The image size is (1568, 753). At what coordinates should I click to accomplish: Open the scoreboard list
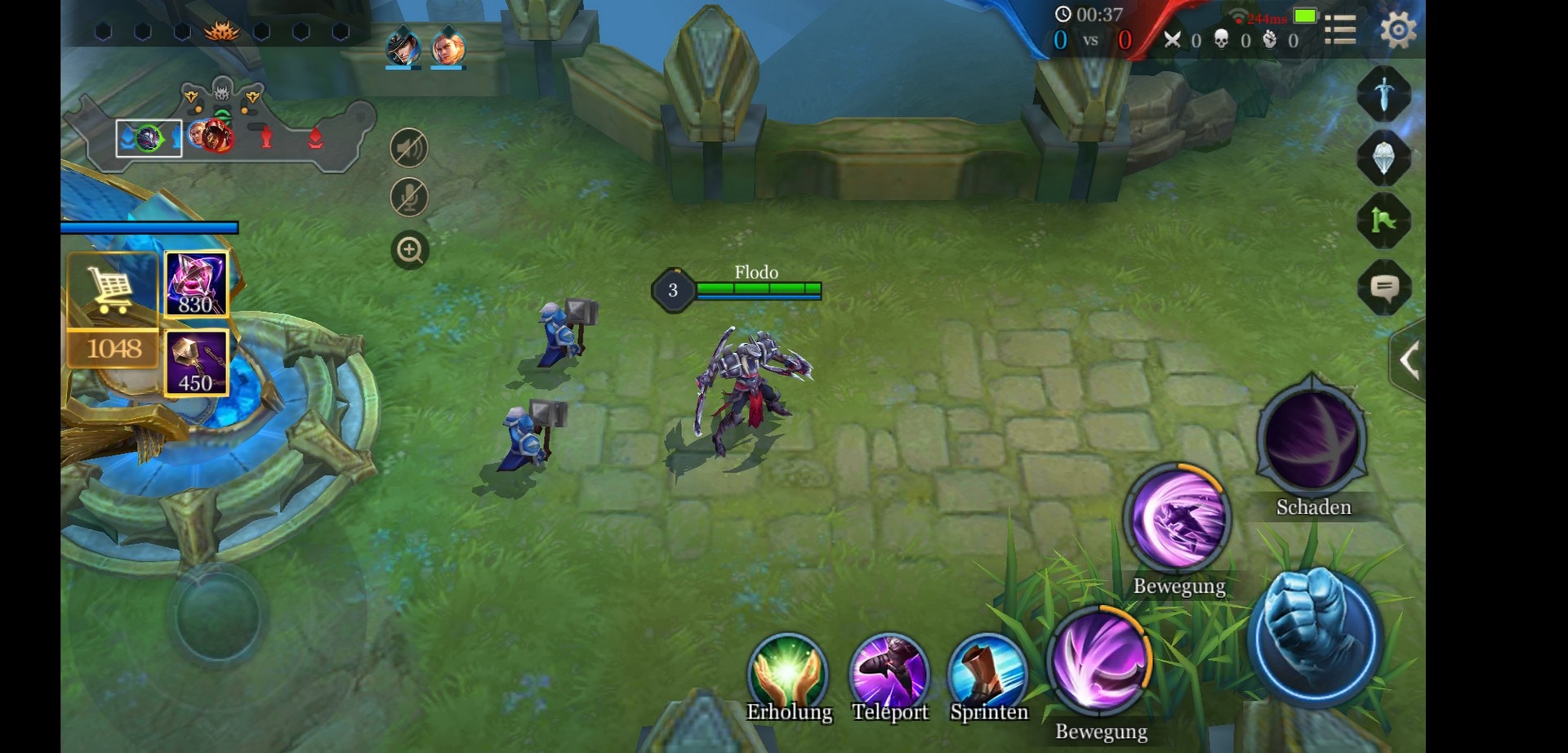pos(1340,30)
